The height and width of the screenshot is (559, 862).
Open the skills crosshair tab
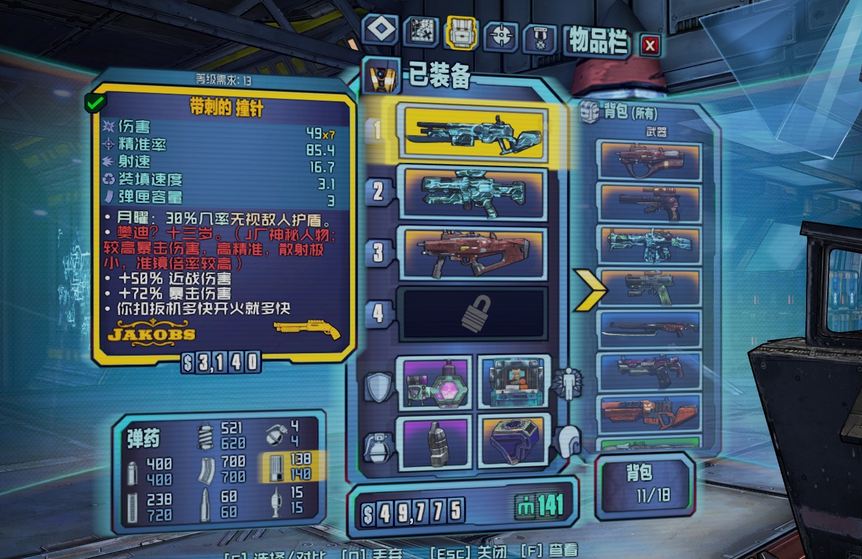pyautogui.click(x=500, y=36)
